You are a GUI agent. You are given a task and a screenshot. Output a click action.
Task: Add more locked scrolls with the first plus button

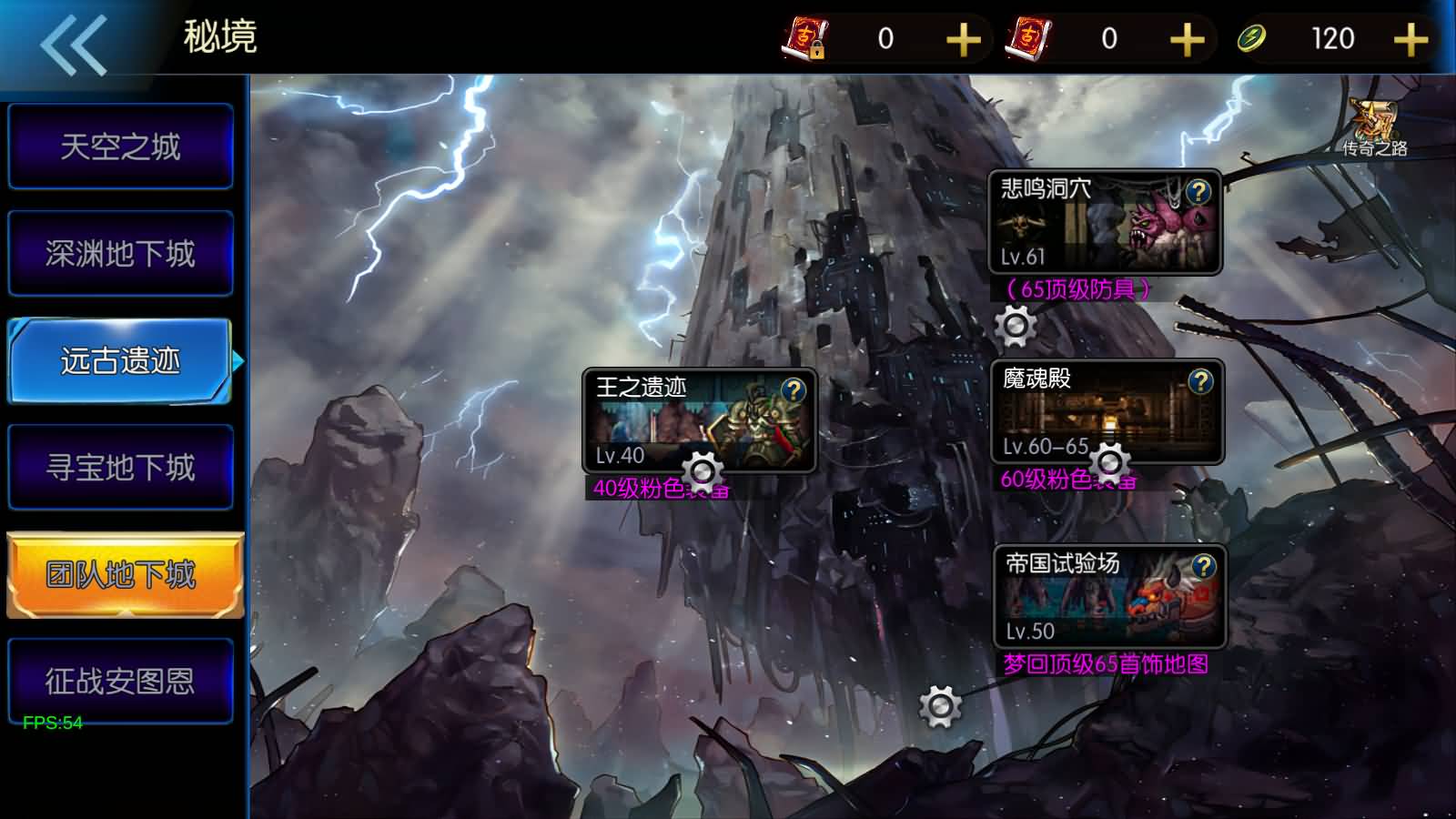tap(962, 38)
